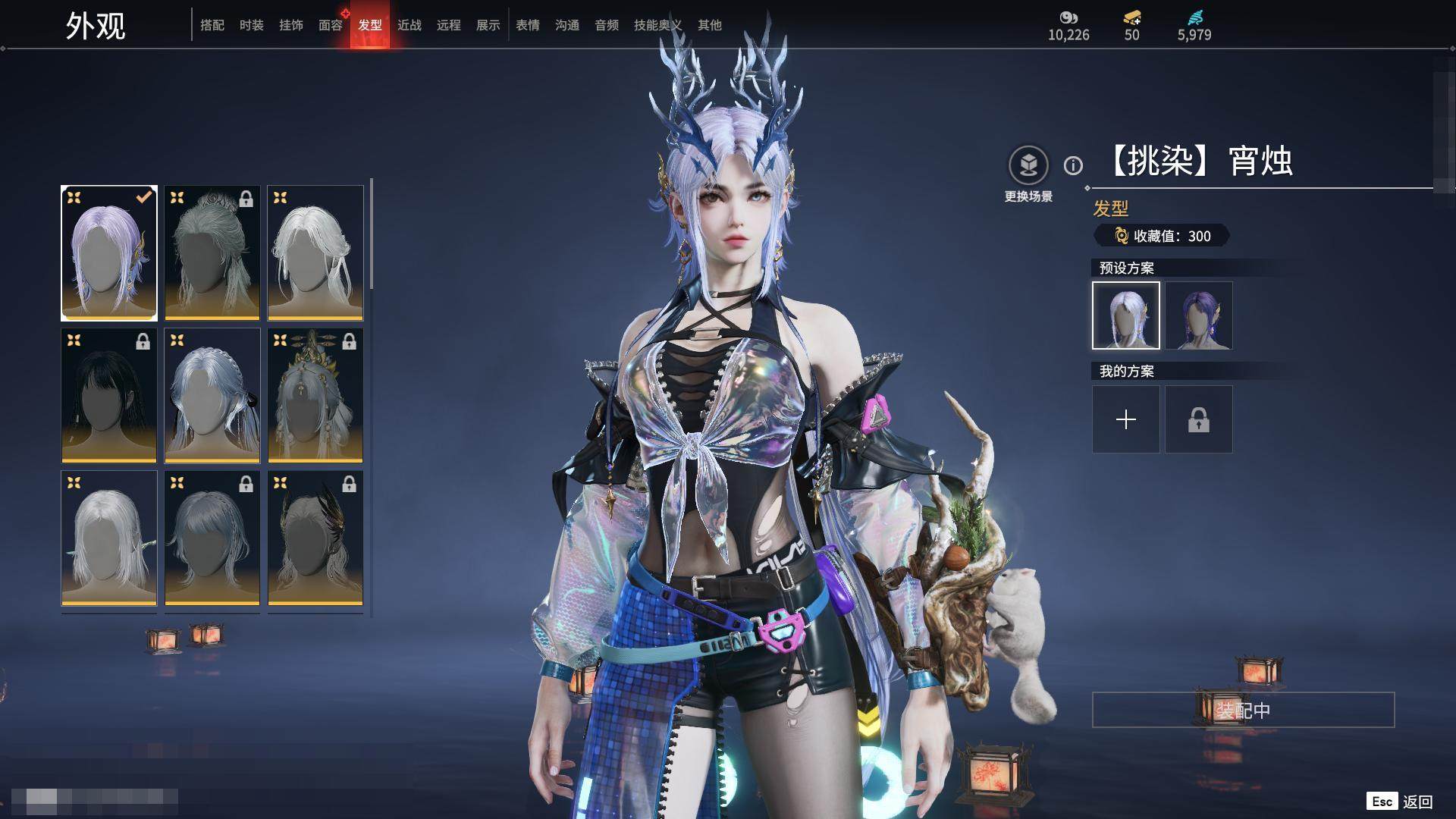Choose the dark purple hair preset

1199,315
